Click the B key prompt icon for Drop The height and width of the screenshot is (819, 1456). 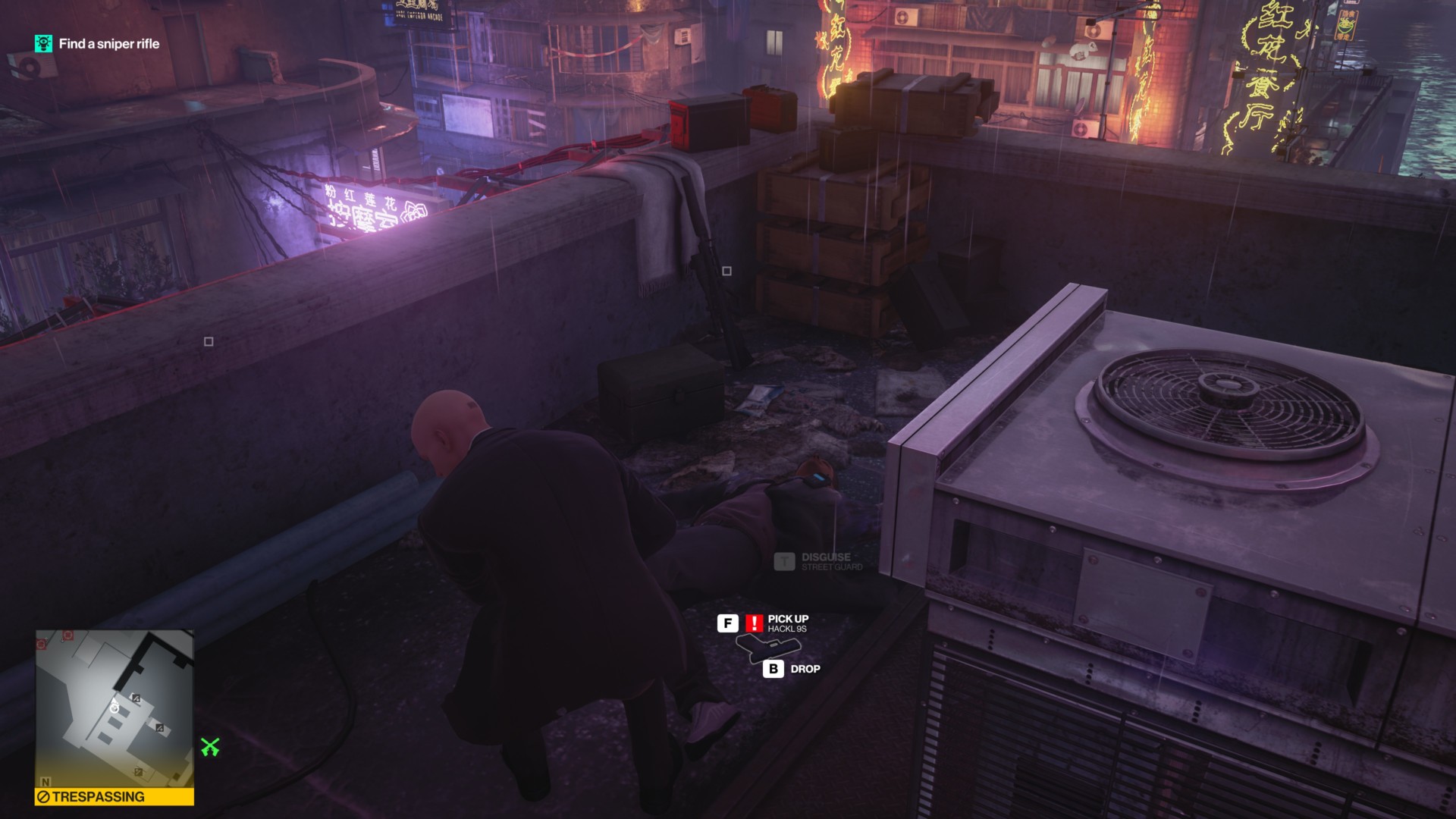pyautogui.click(x=773, y=670)
